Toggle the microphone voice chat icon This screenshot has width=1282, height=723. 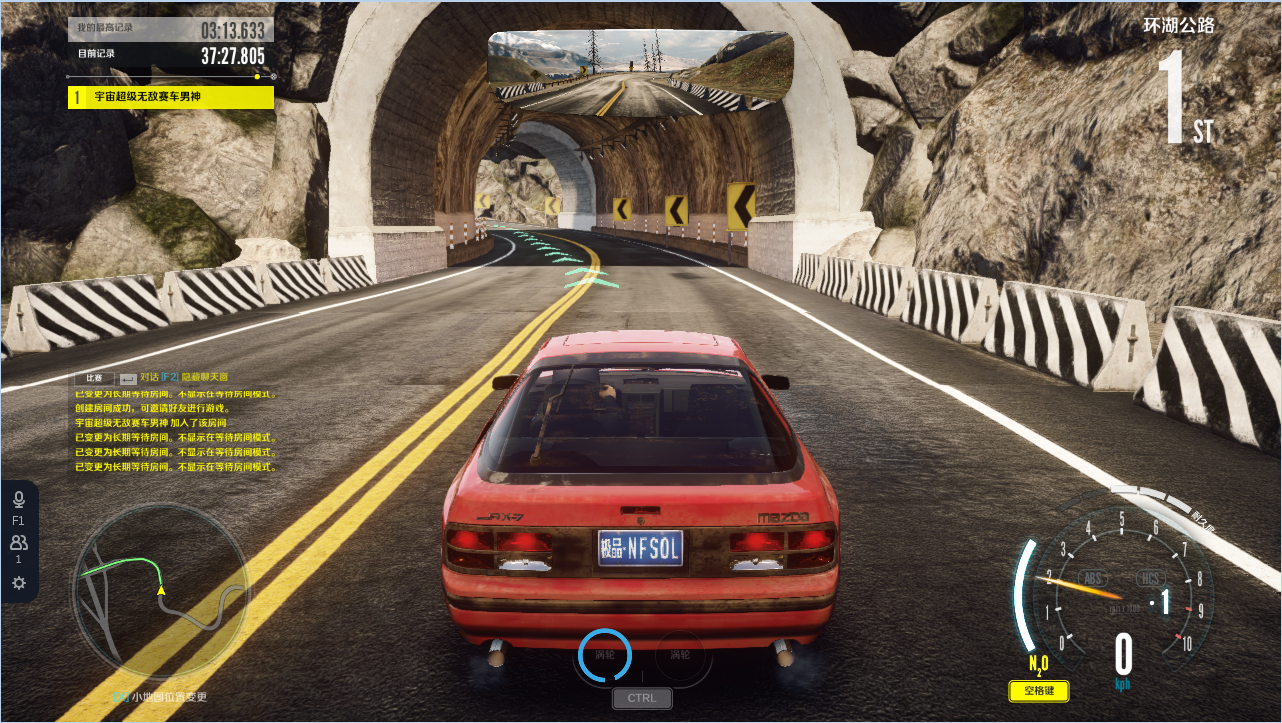click(18, 500)
